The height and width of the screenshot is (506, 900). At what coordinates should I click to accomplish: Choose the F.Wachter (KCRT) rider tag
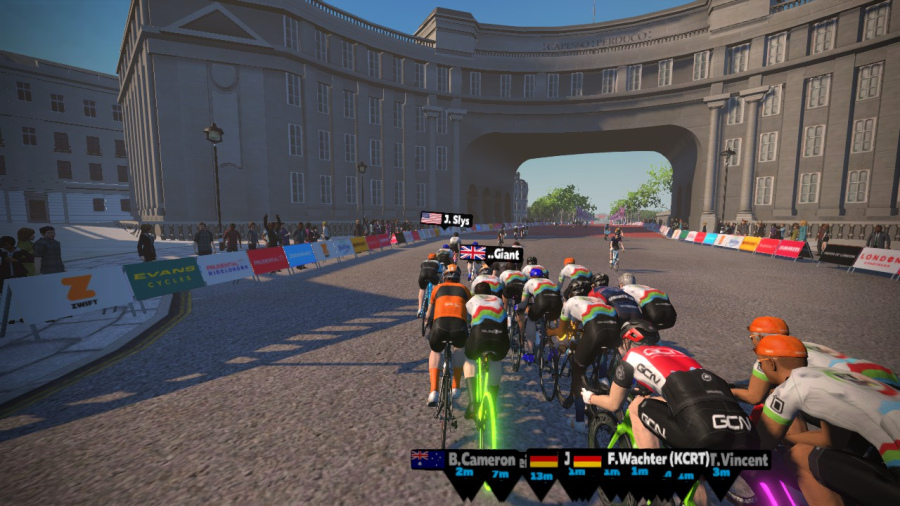(x=642, y=460)
